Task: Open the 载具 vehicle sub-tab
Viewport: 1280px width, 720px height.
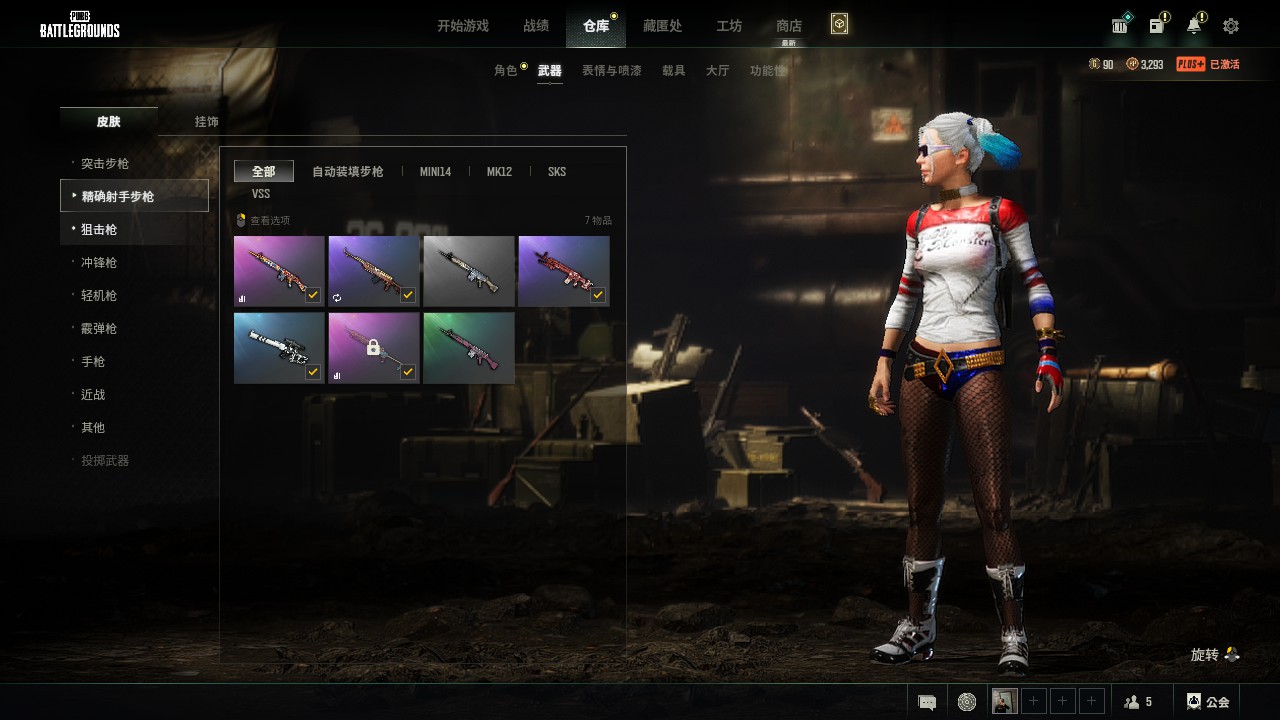Action: coord(673,71)
